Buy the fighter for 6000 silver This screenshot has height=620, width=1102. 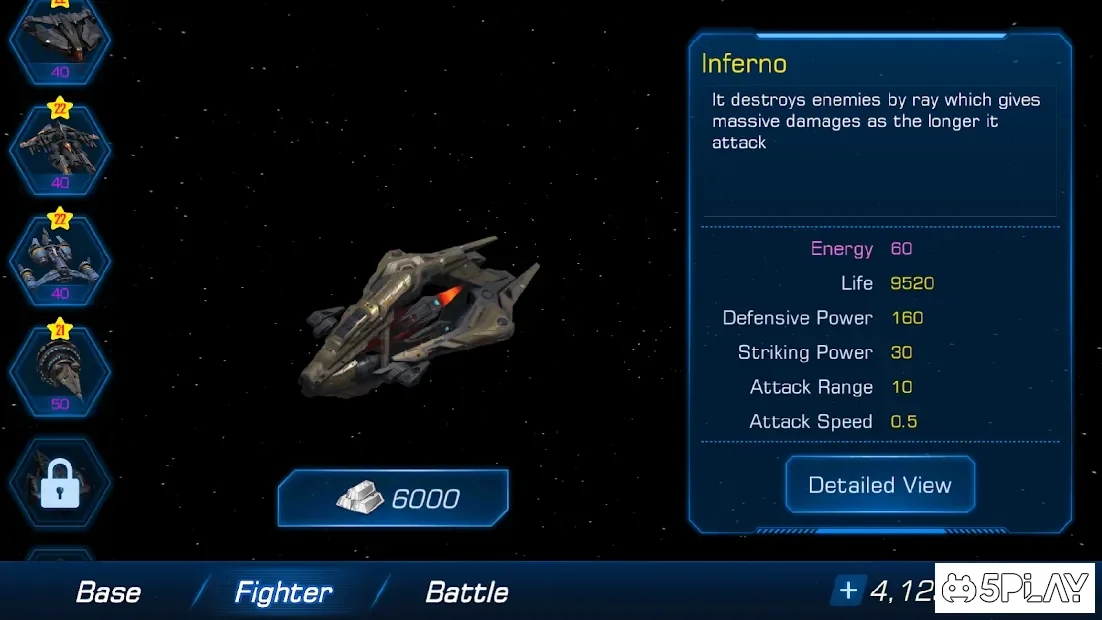(x=393, y=498)
